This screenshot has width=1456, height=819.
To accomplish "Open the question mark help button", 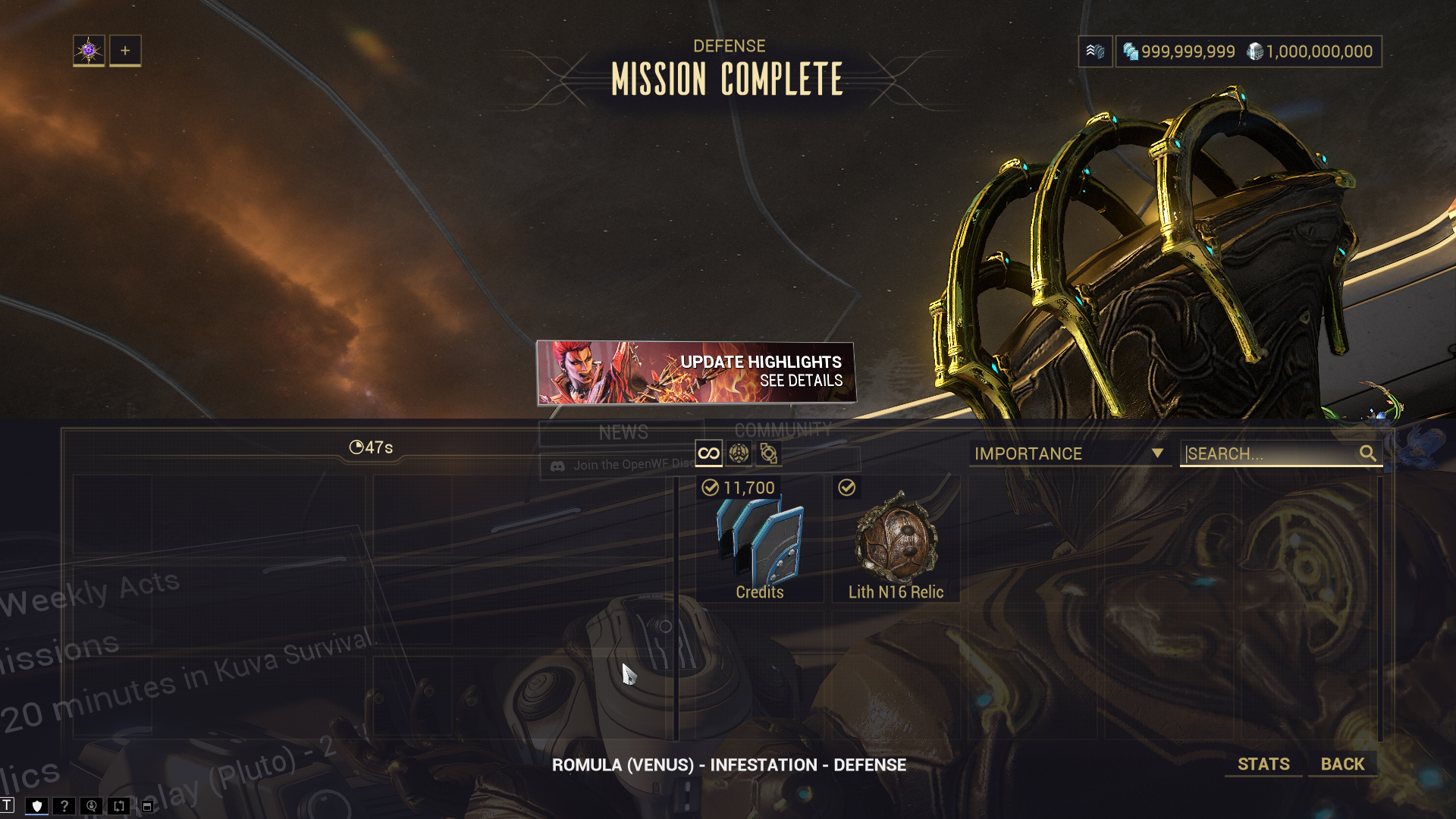I will [x=64, y=806].
